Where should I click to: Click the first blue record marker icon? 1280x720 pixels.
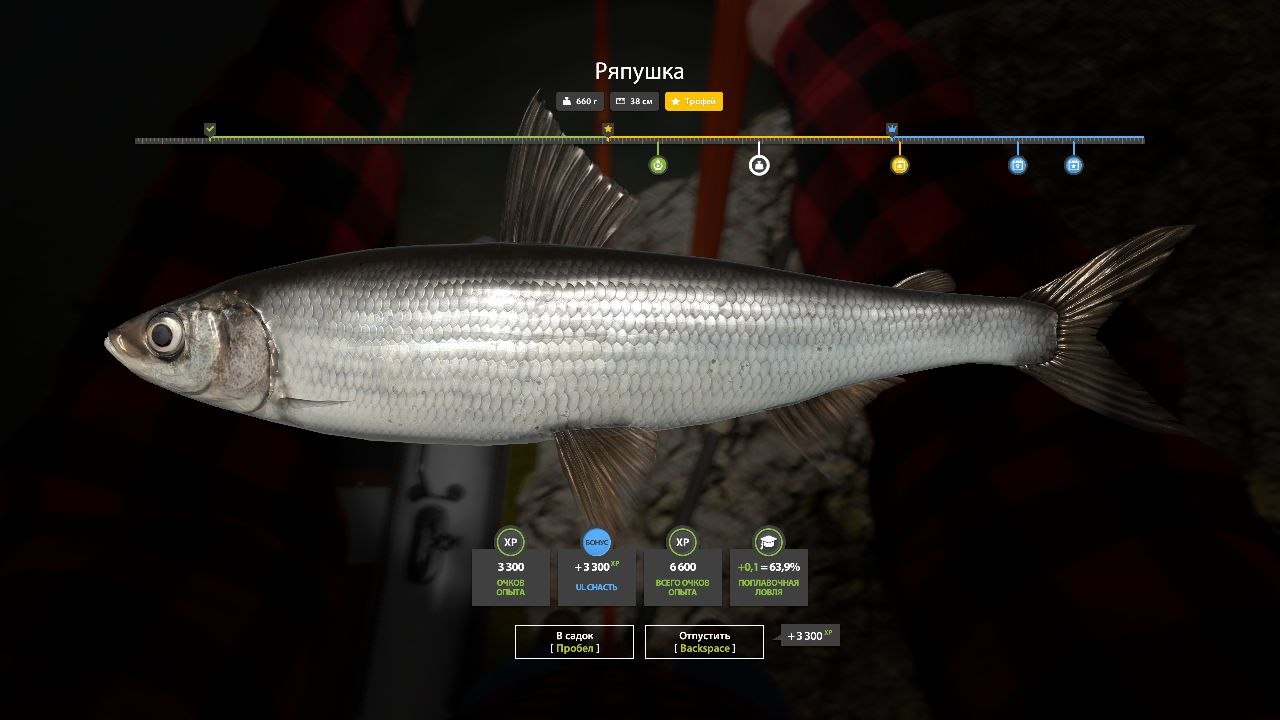point(1017,165)
